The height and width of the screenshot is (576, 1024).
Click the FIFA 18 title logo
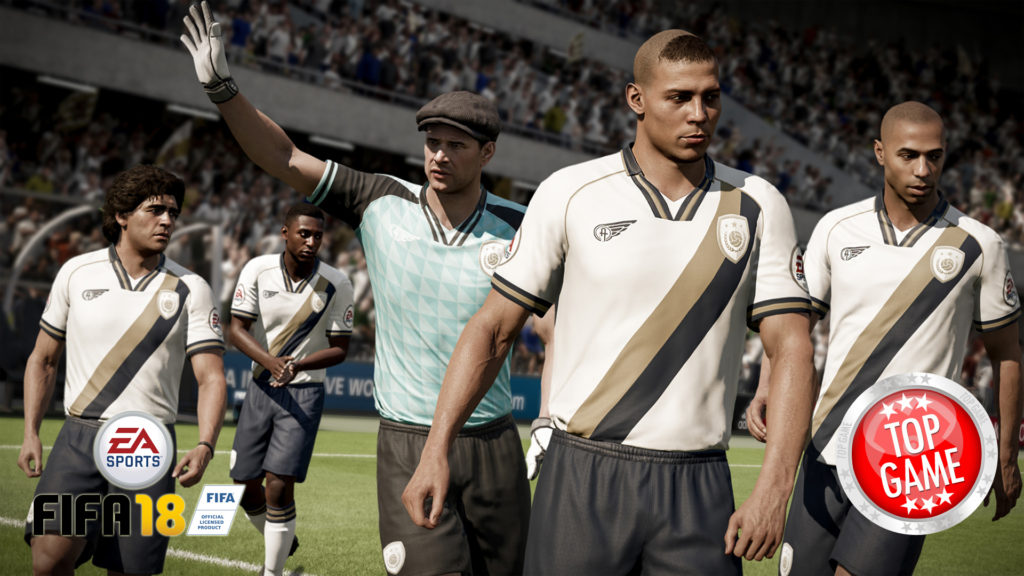tap(107, 514)
